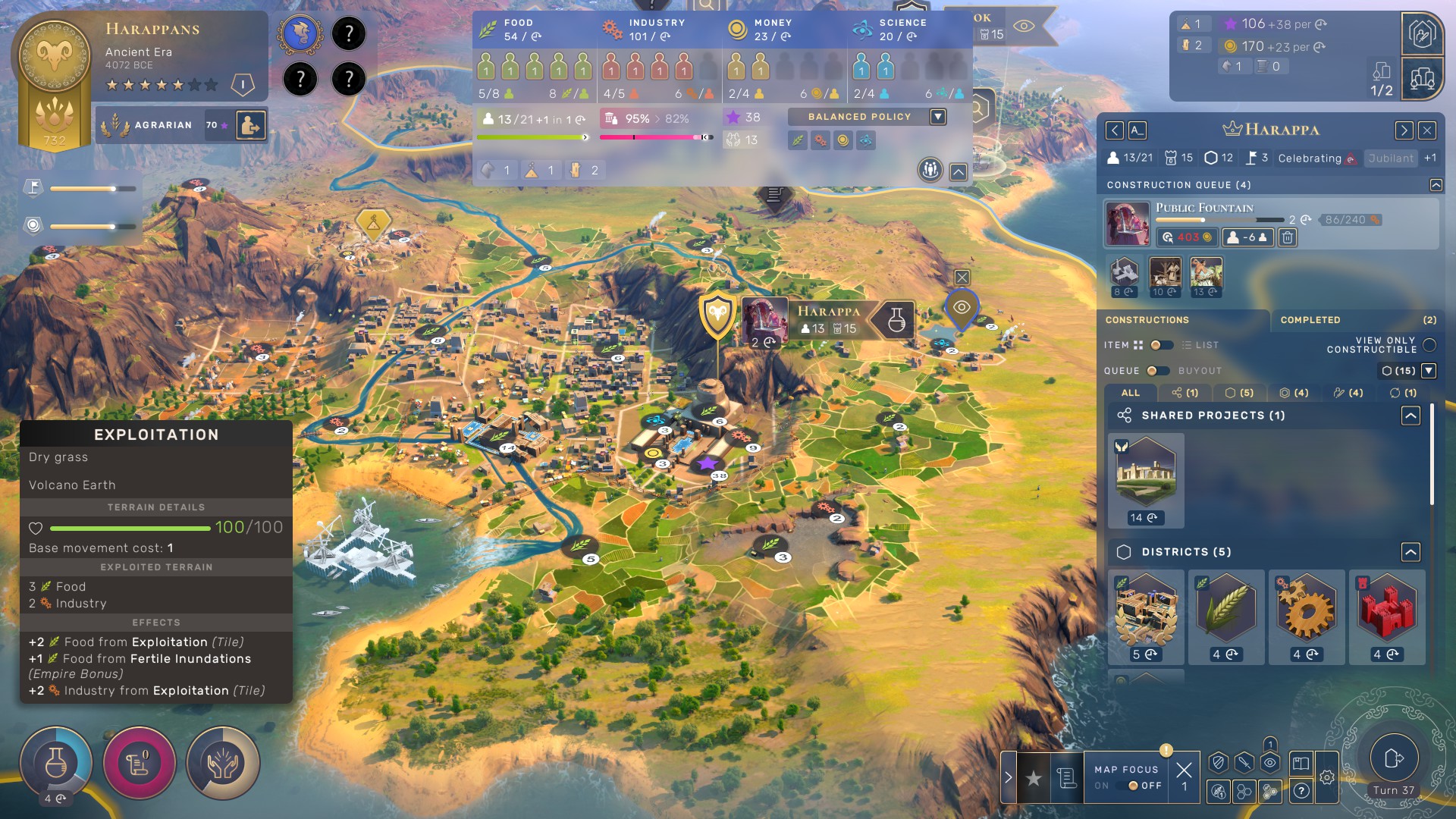
Task: End the turn with the Turn 37 button
Action: 1394,758
